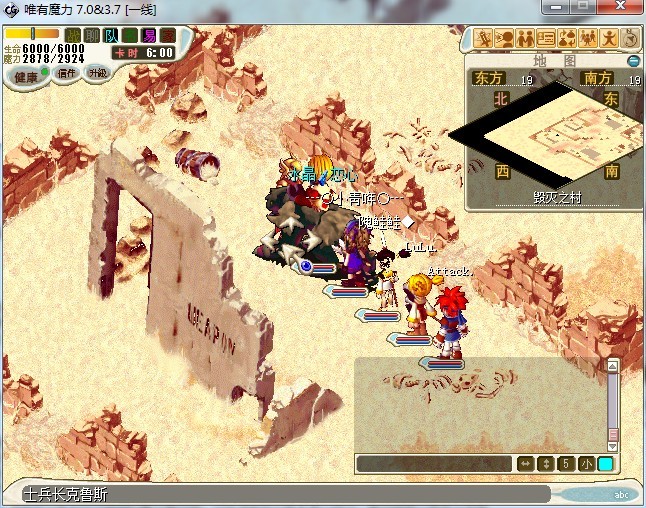The image size is (646, 508).
Task: Toggle the 家 family mode switch
Action: 168,36
